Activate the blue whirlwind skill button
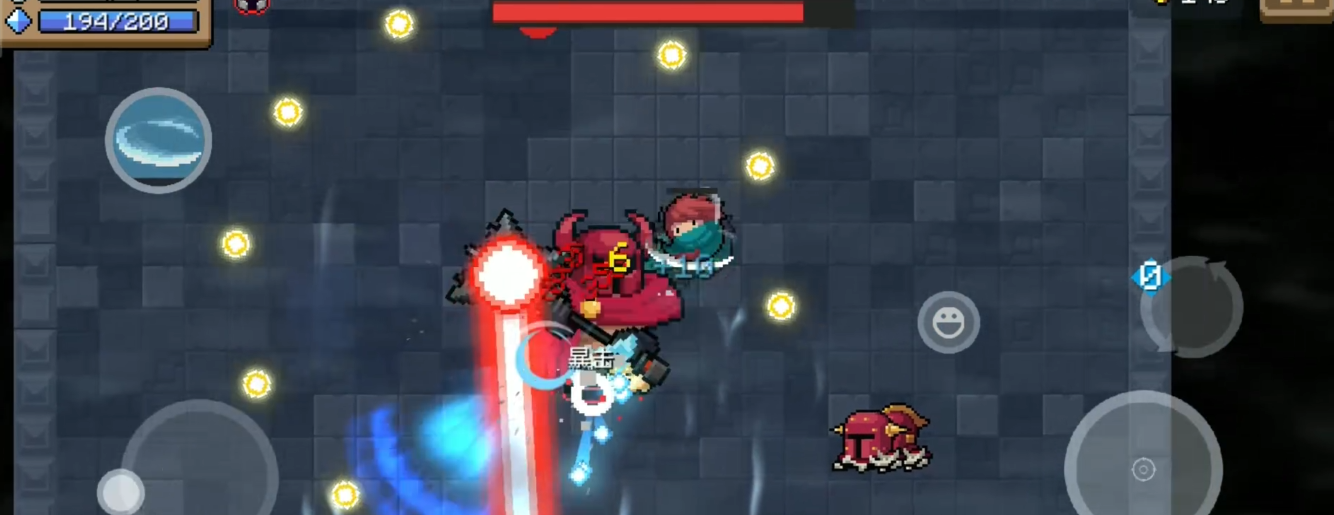The image size is (1334, 515). click(x=158, y=140)
